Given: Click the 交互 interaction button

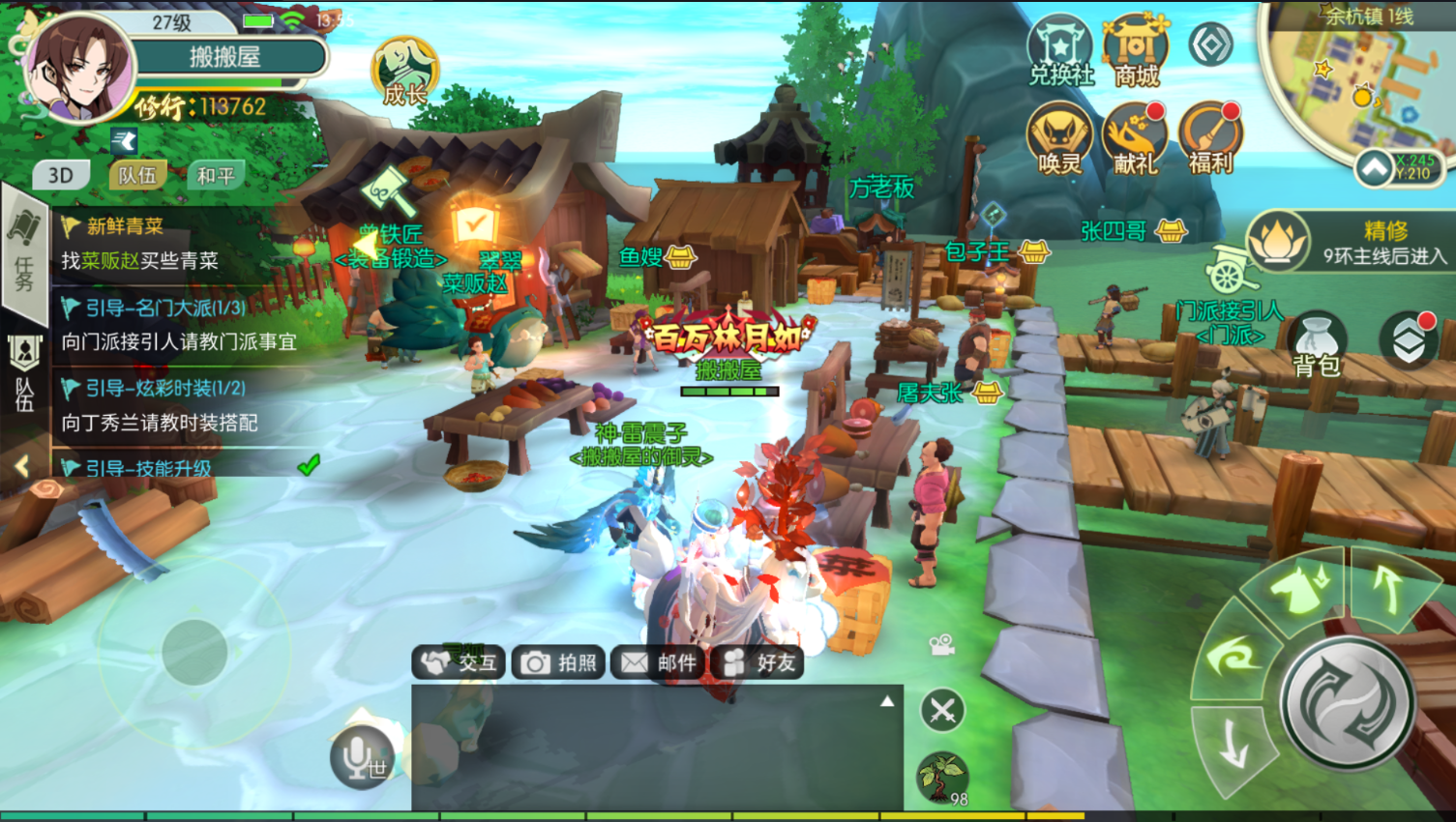Looking at the screenshot, I should 460,662.
